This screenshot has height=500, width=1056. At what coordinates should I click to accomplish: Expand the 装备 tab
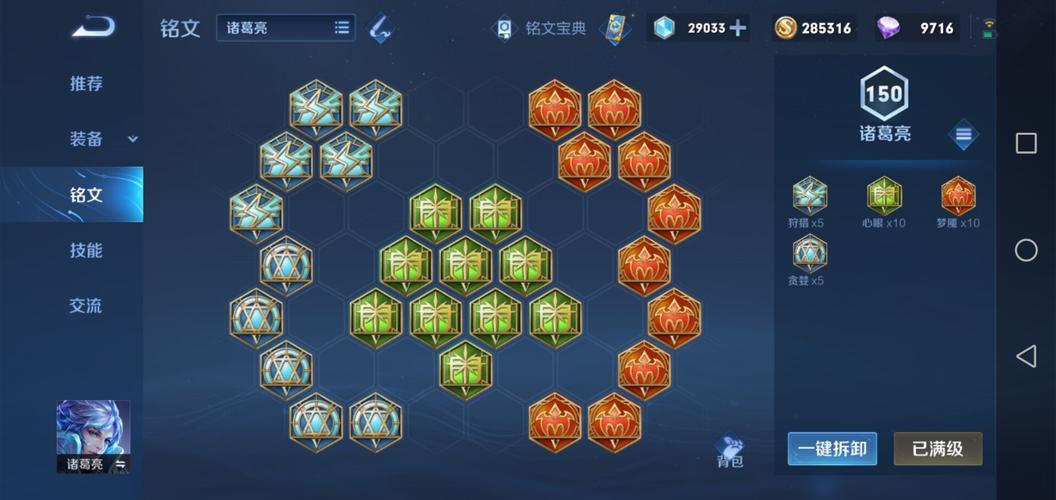click(86, 139)
